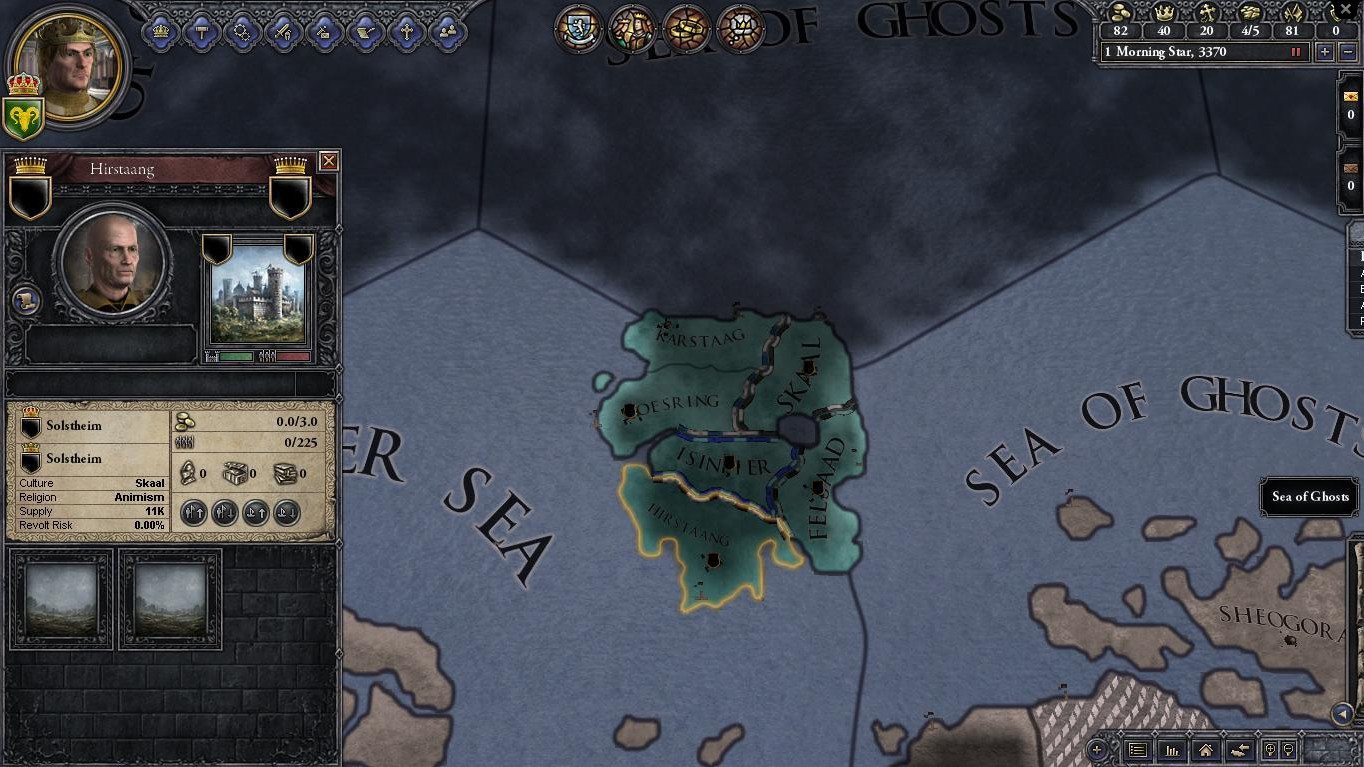1364x767 pixels.
Task: Close the Hirstaang province window
Action: pos(329,161)
